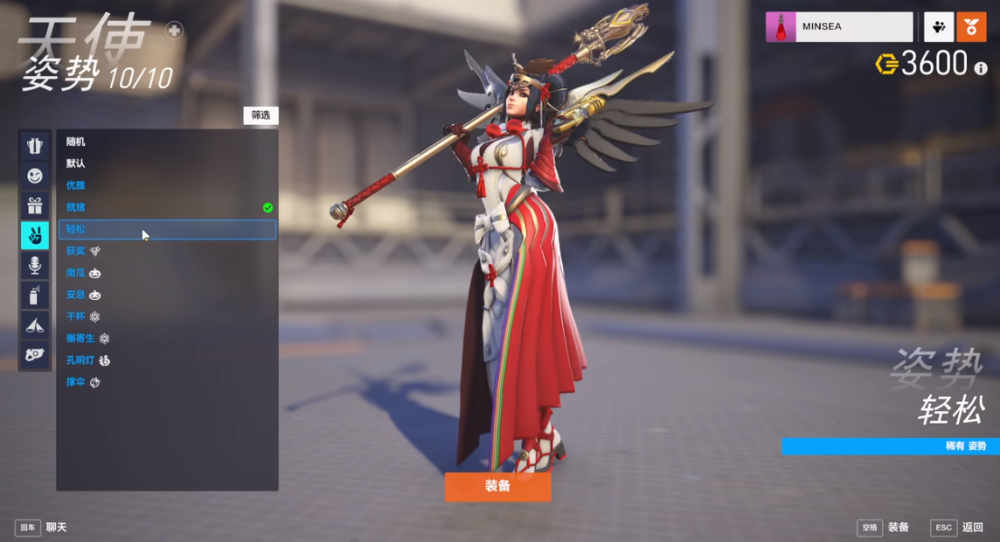Viewport: 1000px width, 542px height.
Task: Click the info icon beside 3600 credits
Action: pyautogui.click(x=981, y=67)
